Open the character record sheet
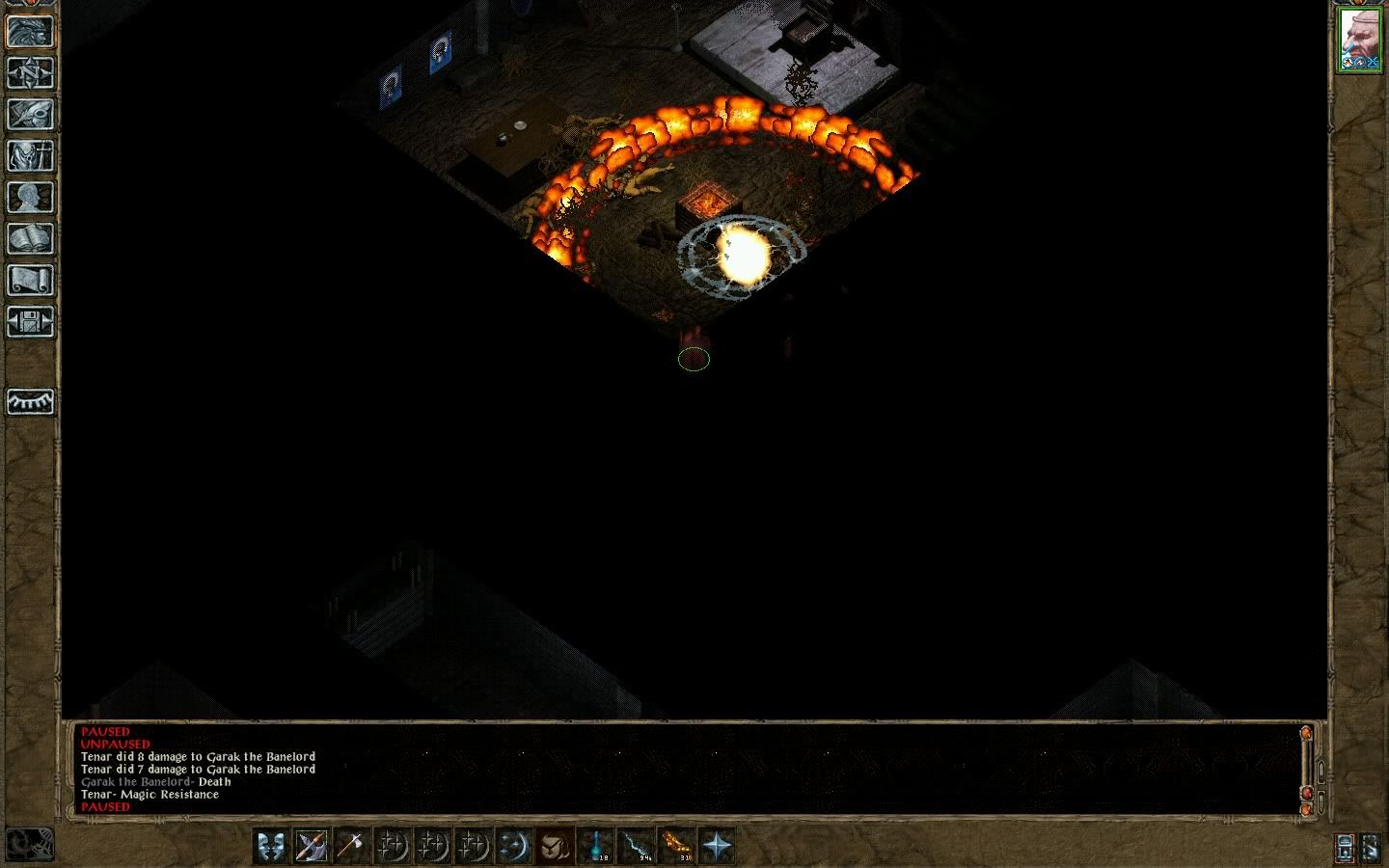This screenshot has width=1389, height=868. (x=30, y=198)
